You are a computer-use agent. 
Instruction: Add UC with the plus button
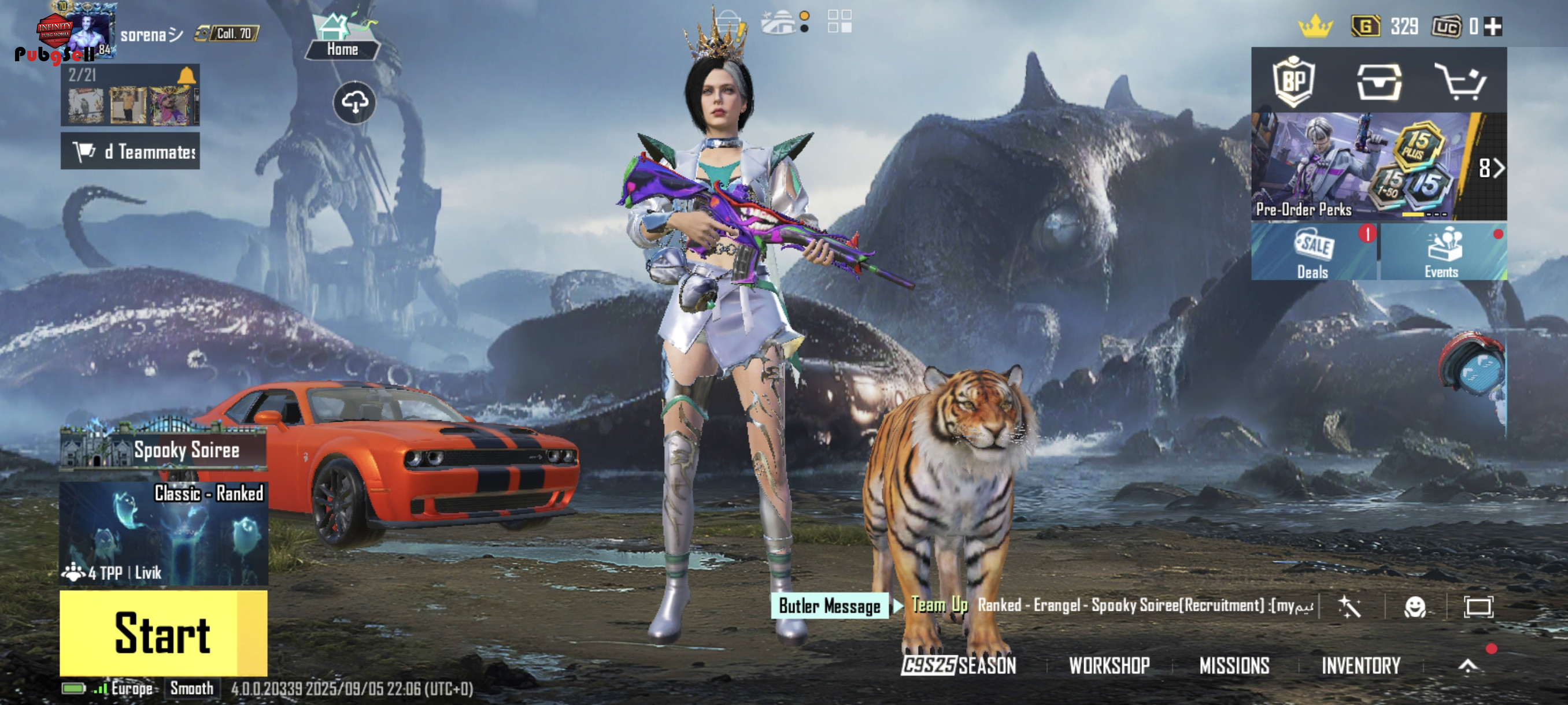[x=1492, y=26]
